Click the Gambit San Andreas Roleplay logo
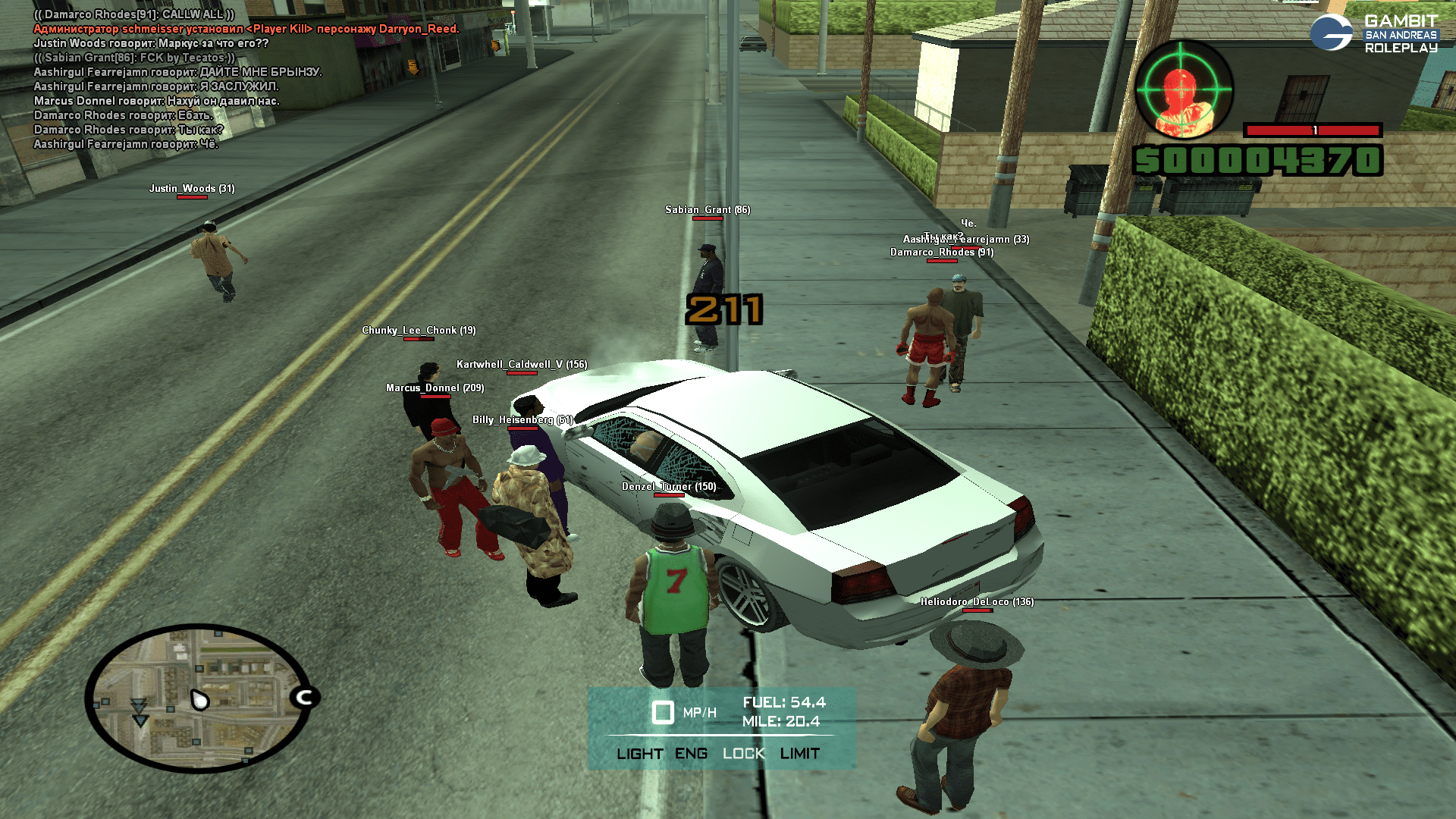Screen dimensions: 1456x819 (1374, 34)
